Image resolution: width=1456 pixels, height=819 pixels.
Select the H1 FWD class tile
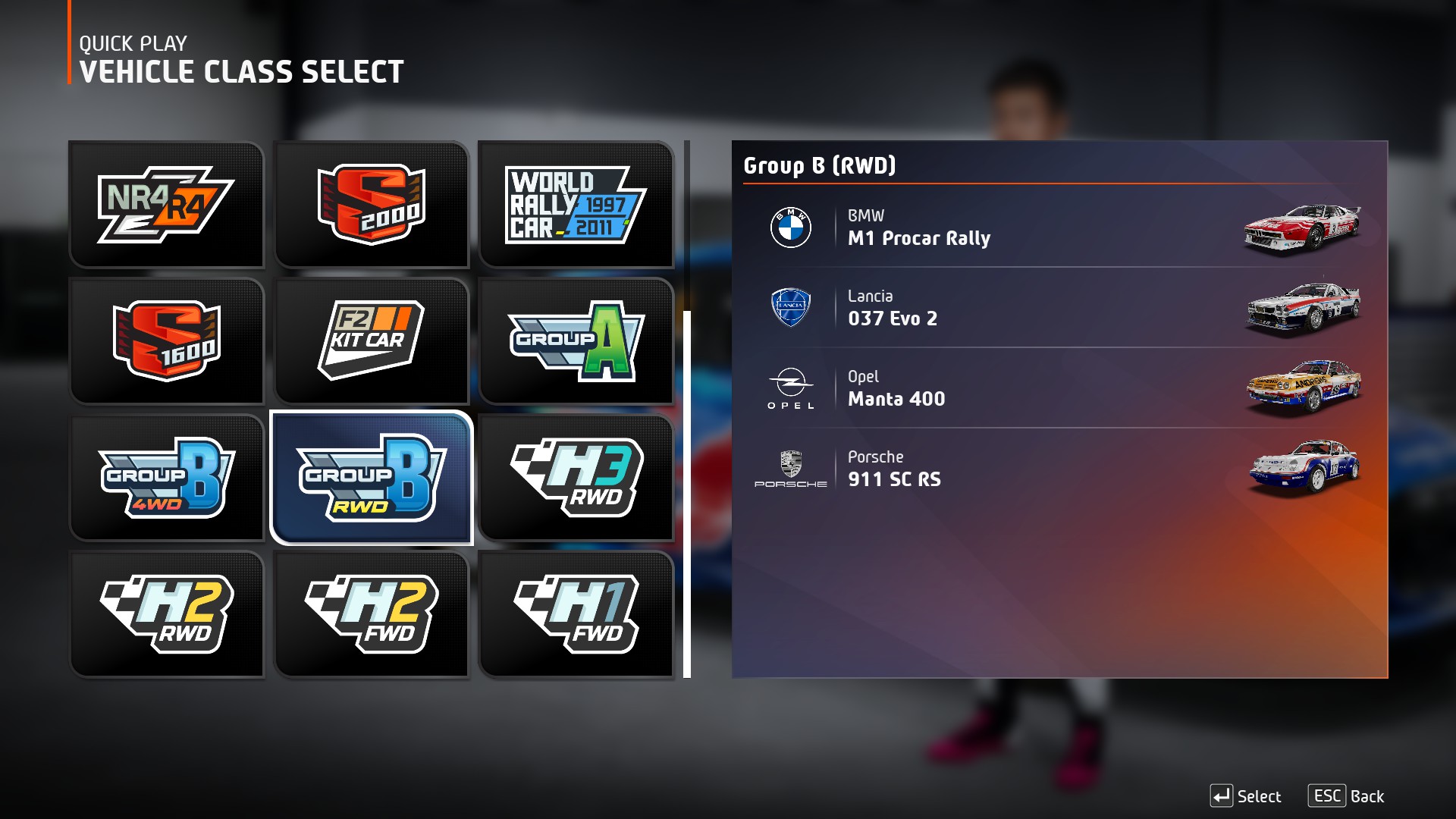click(x=576, y=614)
